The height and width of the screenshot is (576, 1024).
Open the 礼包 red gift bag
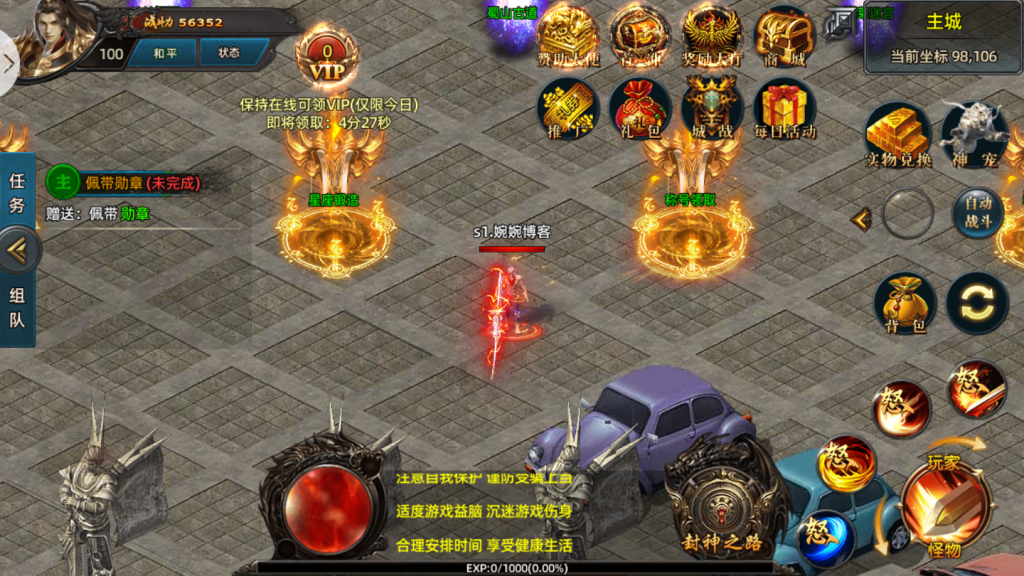pyautogui.click(x=639, y=107)
